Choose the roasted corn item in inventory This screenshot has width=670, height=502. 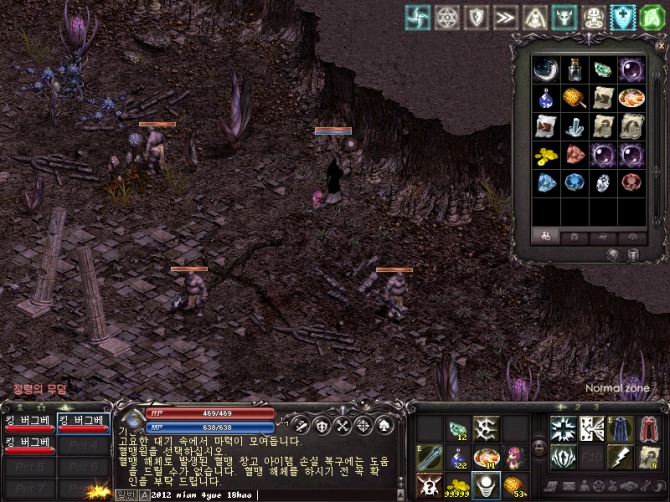coord(574,98)
